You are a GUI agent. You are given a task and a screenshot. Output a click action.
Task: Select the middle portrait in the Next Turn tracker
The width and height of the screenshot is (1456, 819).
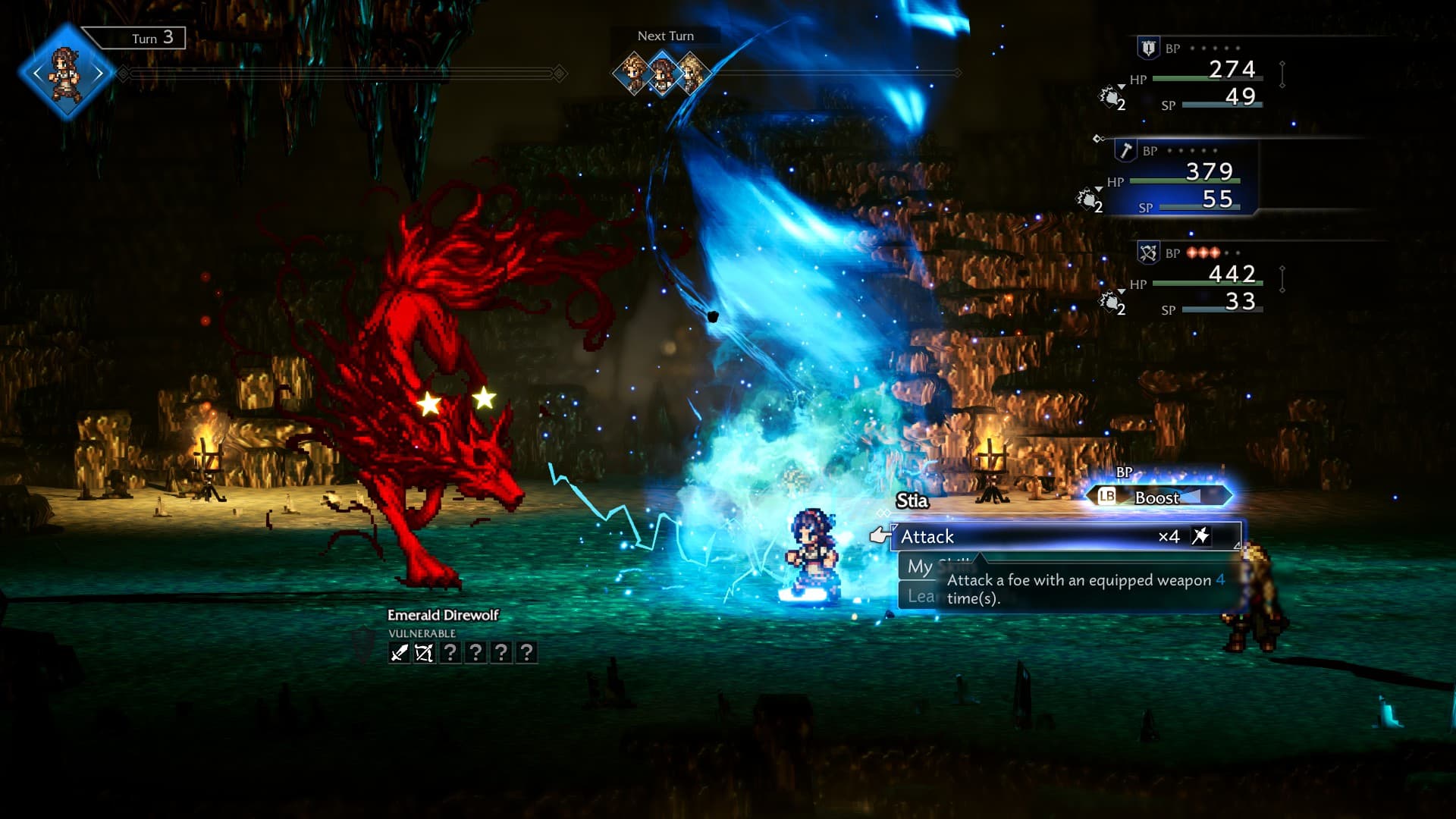662,75
